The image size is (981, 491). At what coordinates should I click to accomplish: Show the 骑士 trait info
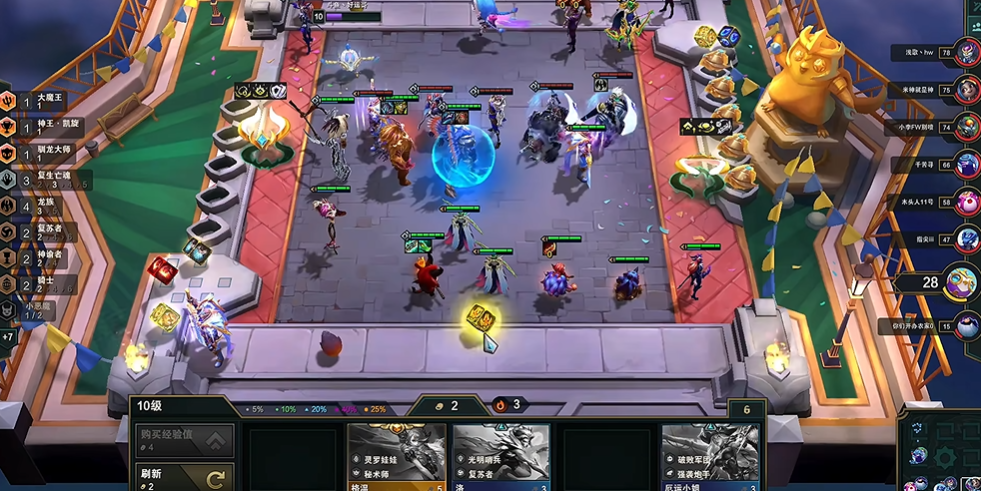(x=38, y=285)
